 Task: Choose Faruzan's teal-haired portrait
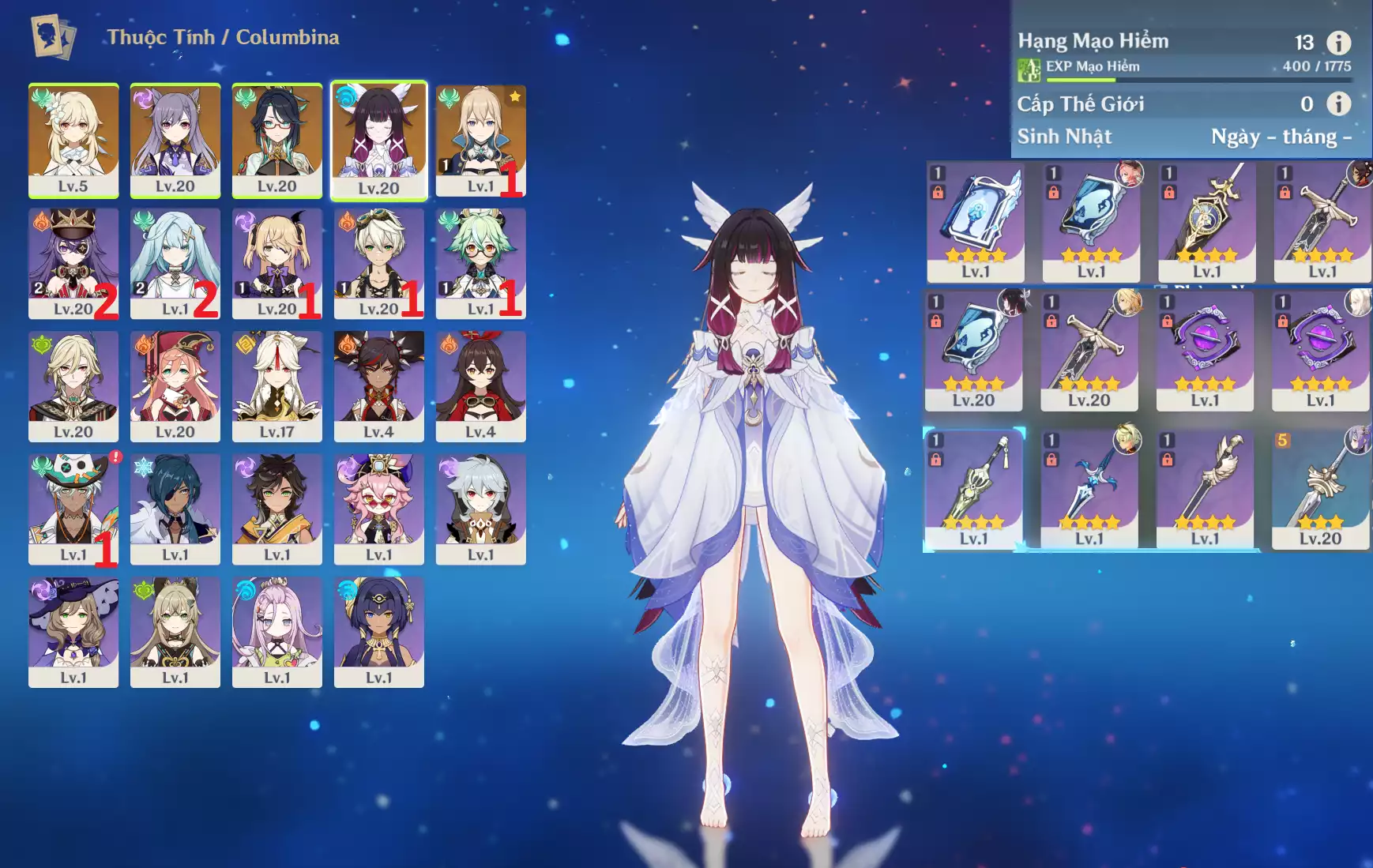coord(175,262)
